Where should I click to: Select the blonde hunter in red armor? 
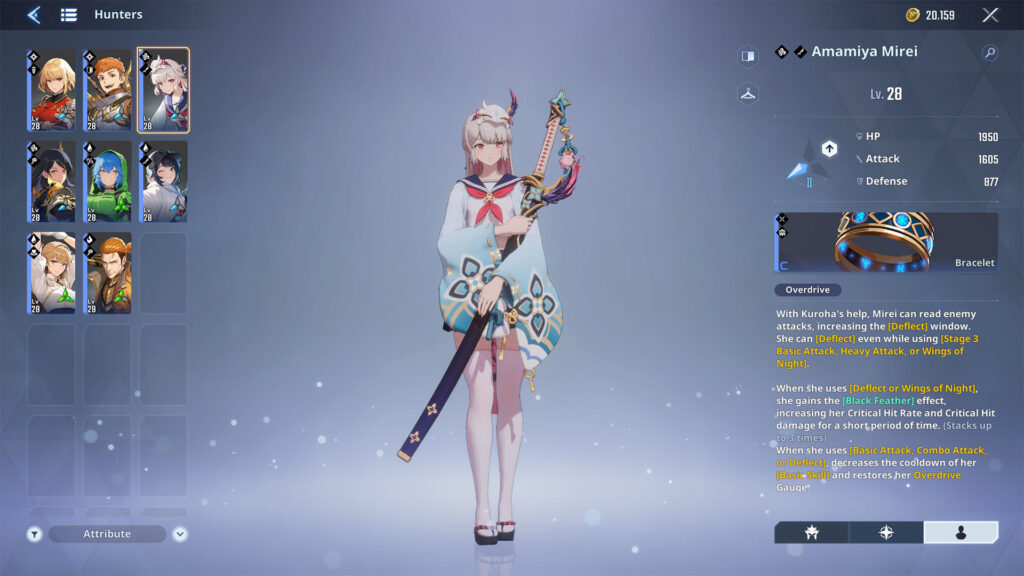[x=51, y=90]
